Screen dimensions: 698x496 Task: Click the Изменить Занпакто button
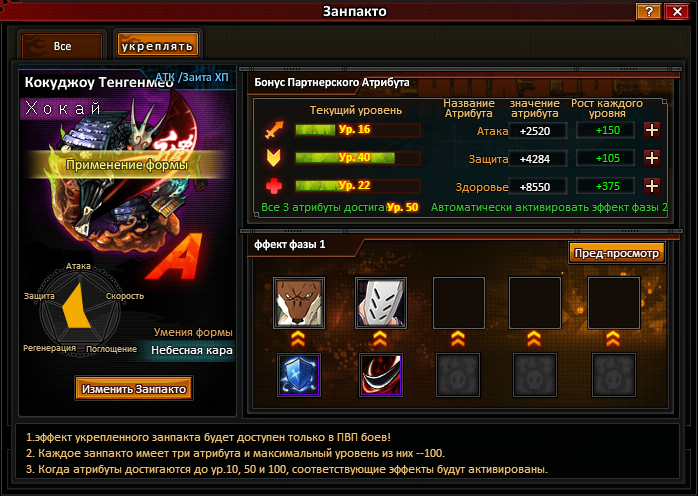[134, 388]
